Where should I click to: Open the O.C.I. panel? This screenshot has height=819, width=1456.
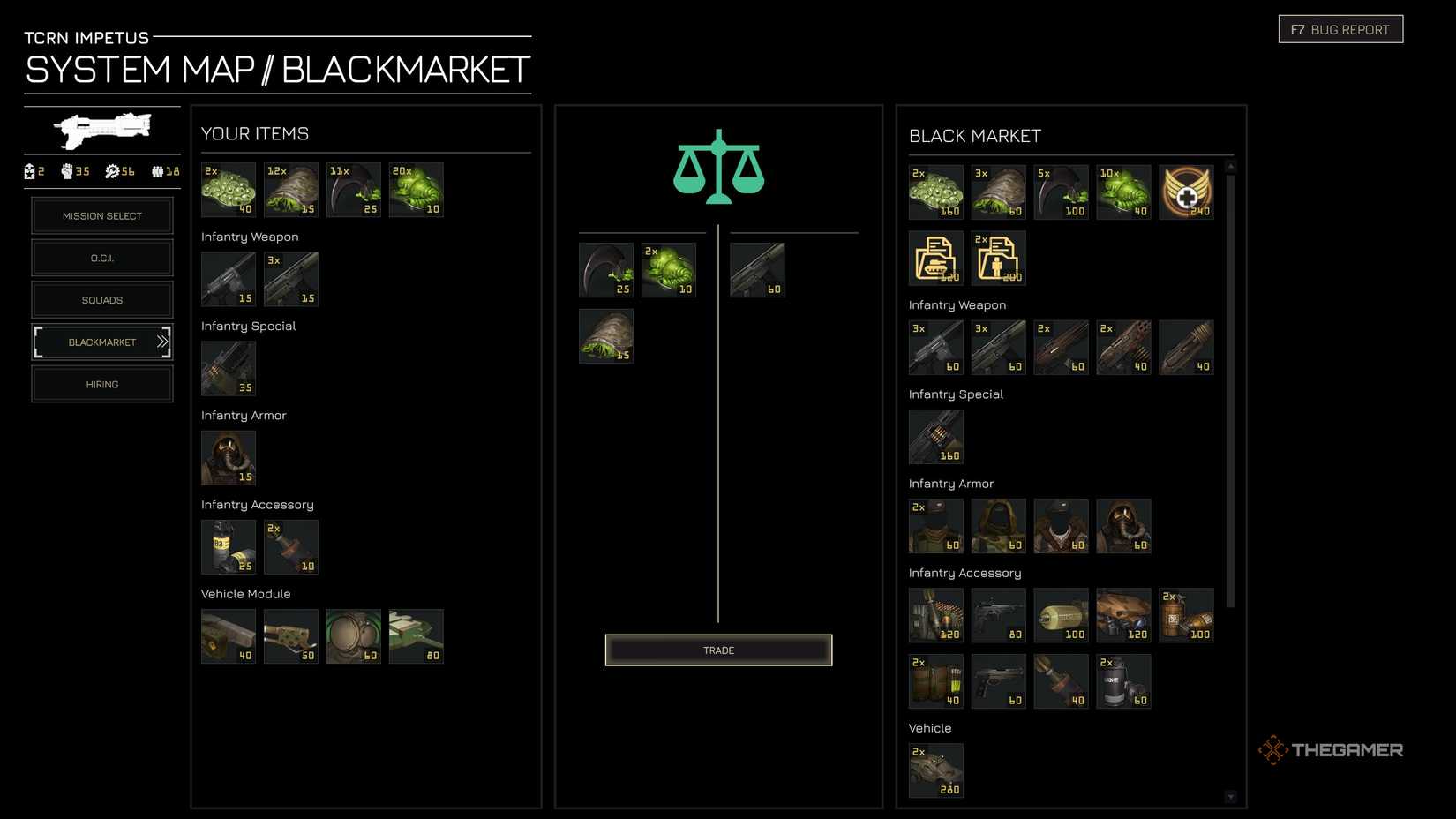click(x=102, y=258)
